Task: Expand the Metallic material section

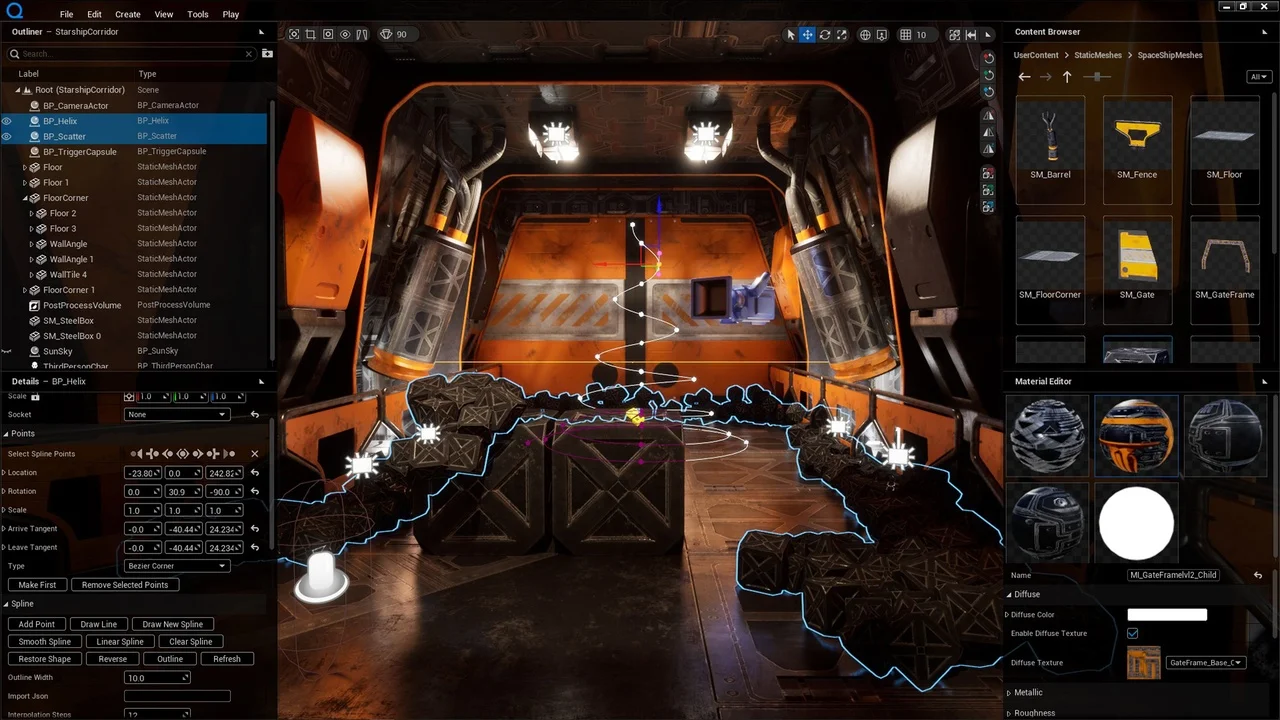Action: [x=1028, y=692]
